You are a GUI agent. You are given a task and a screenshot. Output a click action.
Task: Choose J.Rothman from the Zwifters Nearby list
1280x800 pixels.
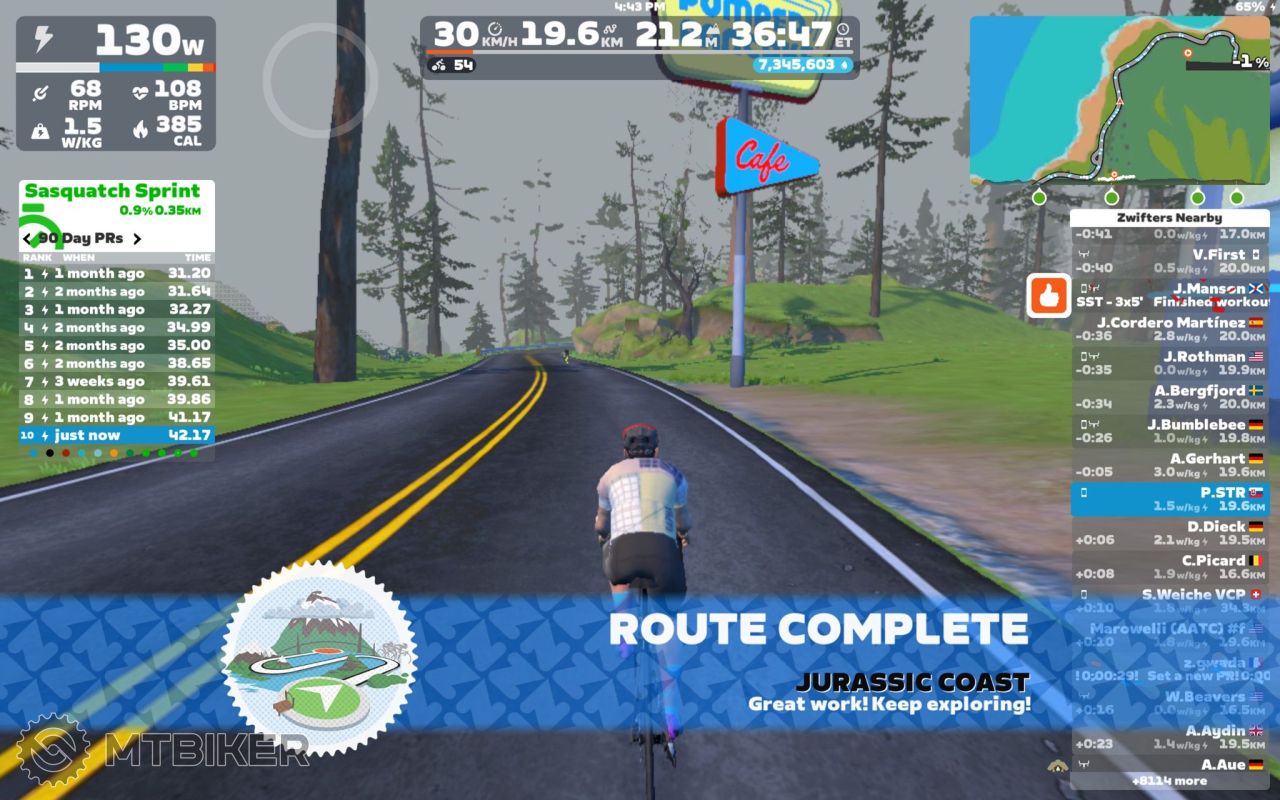(1170, 364)
